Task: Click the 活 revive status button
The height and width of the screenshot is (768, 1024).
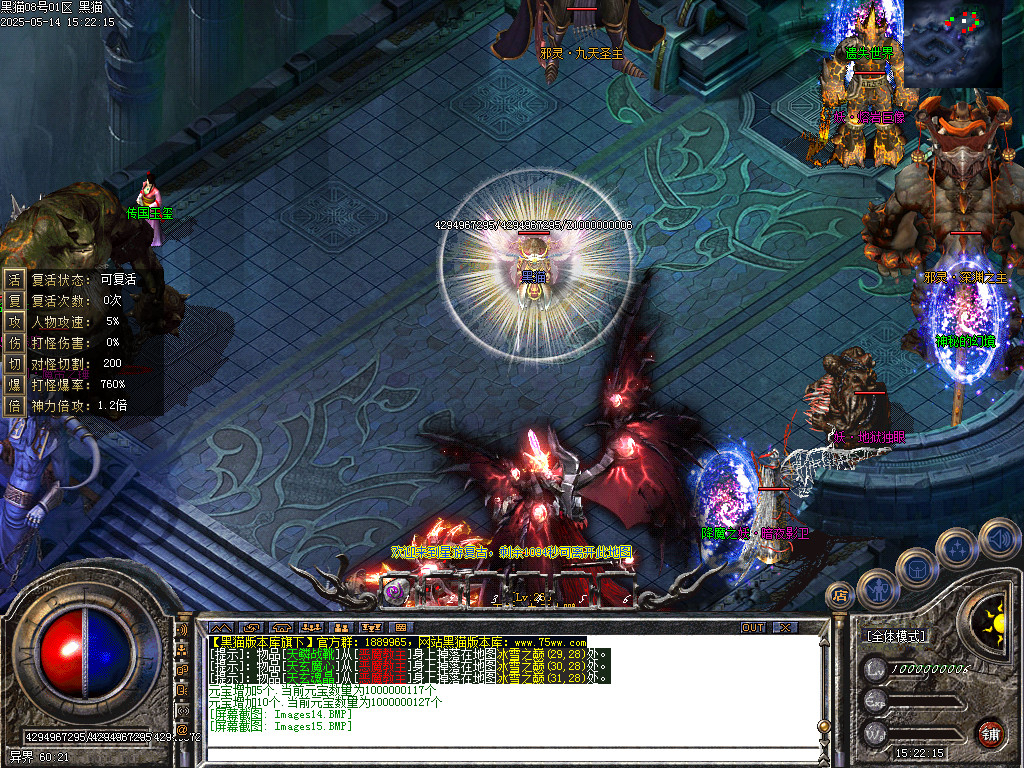Action: pos(15,280)
